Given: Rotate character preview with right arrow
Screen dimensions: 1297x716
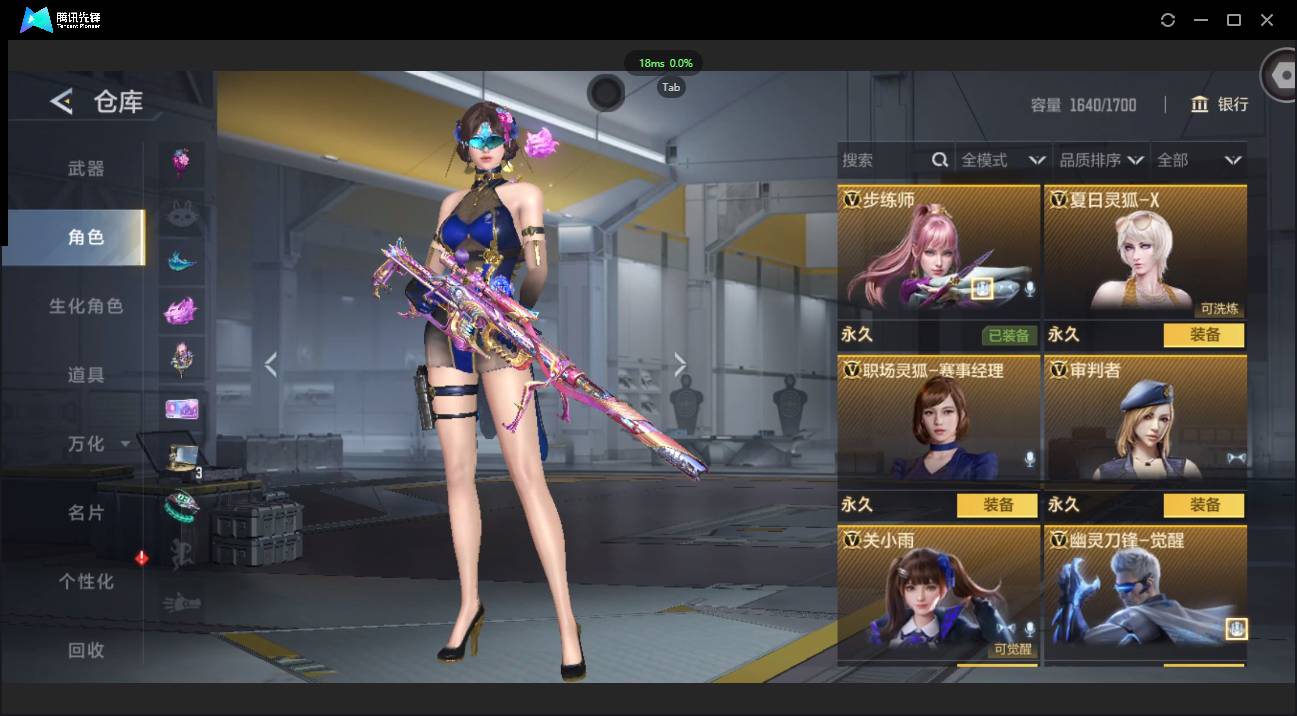Looking at the screenshot, I should coord(680,365).
